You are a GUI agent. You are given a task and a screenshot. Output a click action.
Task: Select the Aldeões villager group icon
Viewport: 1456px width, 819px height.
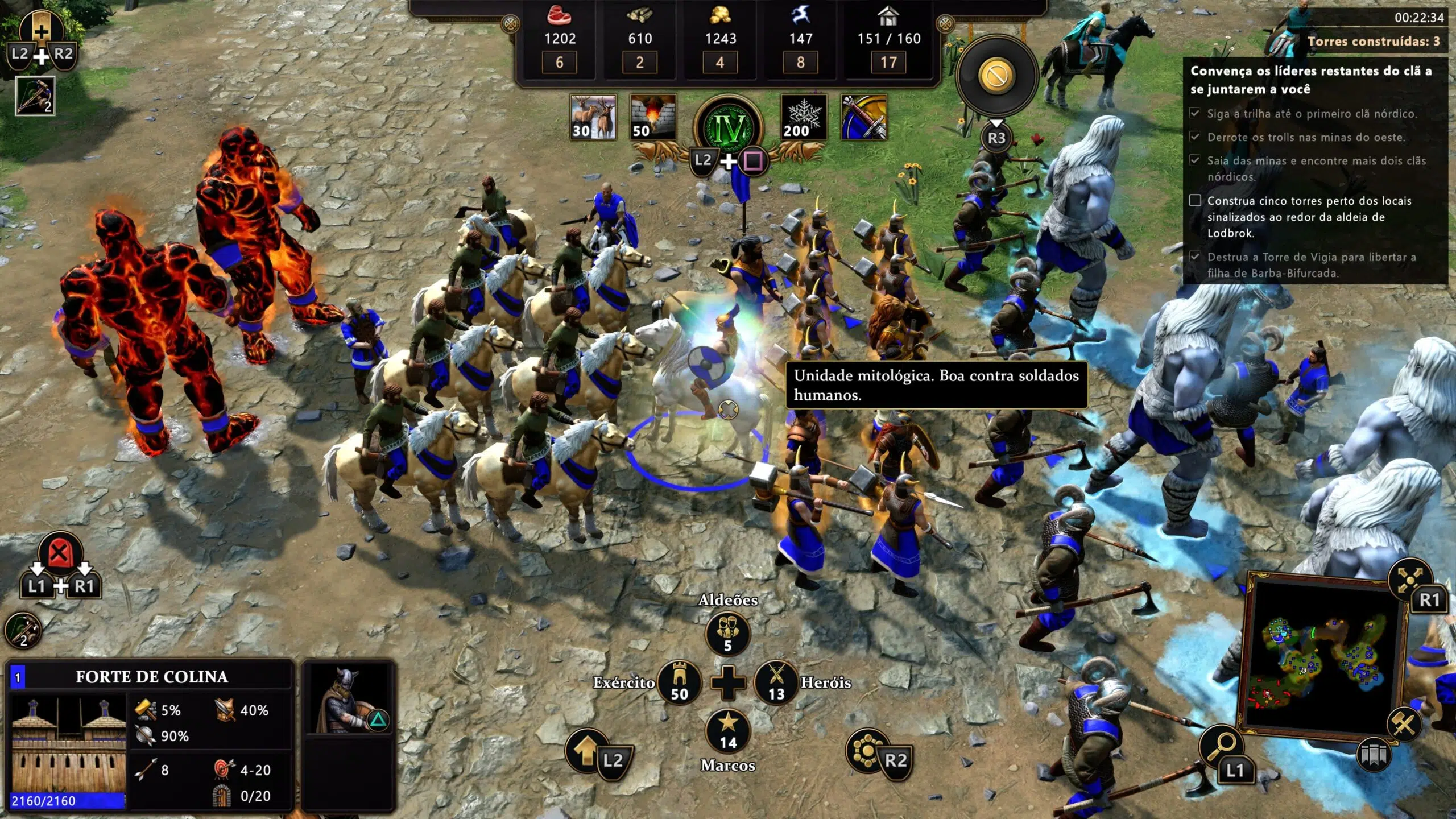pyautogui.click(x=727, y=634)
